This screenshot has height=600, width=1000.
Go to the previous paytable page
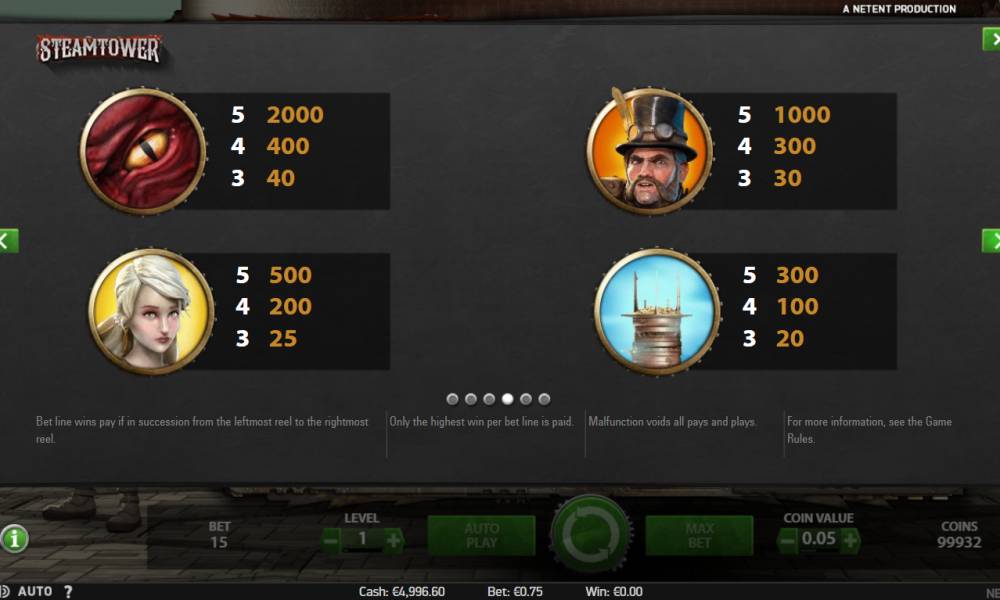coord(8,240)
